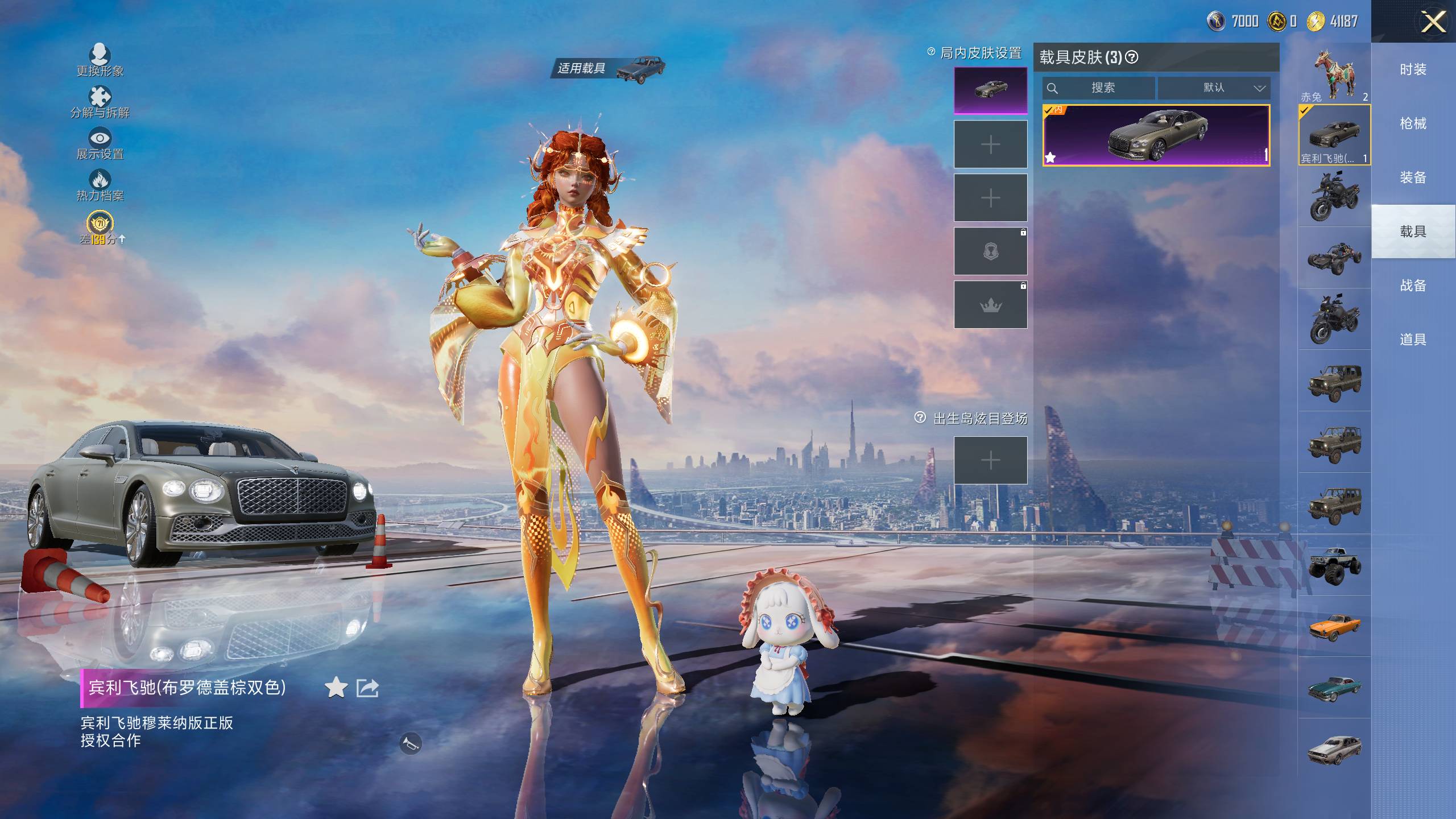The height and width of the screenshot is (819, 1456).
Task: Choose the orange muscle car thumbnail
Action: 1334,626
